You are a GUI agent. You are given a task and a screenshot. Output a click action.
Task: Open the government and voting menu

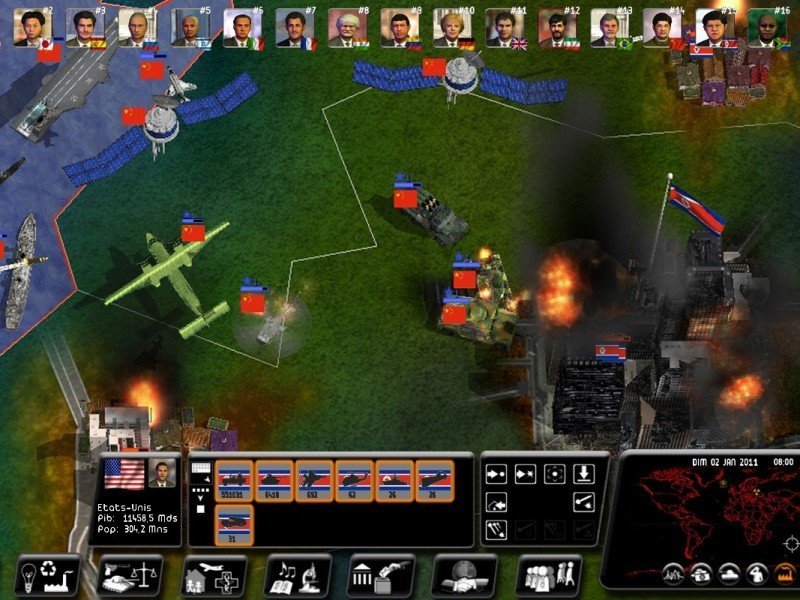pyautogui.click(x=380, y=575)
